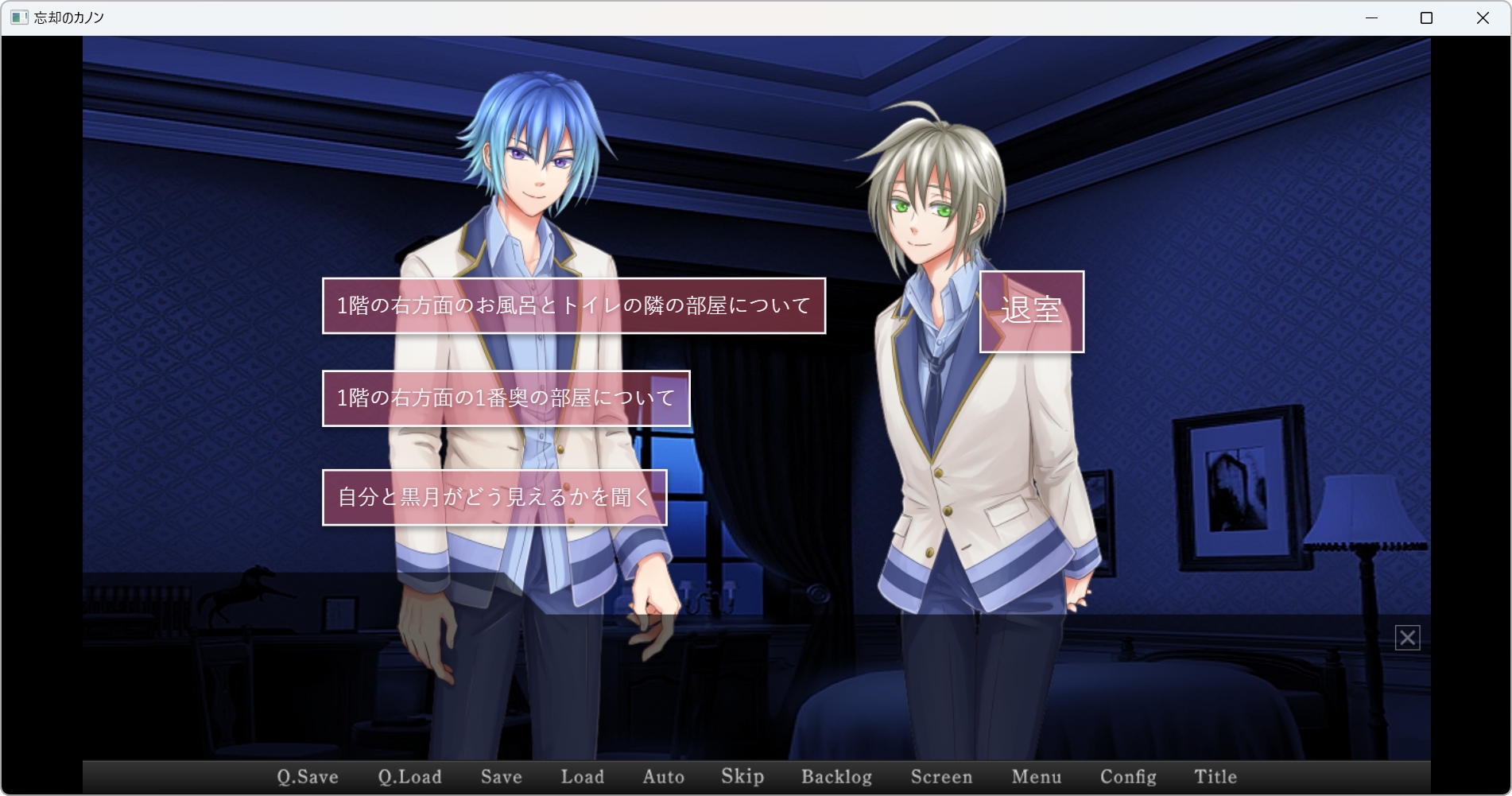
Task: Select 自分と黒月がどう見えるかを聞く choice
Action: (494, 498)
